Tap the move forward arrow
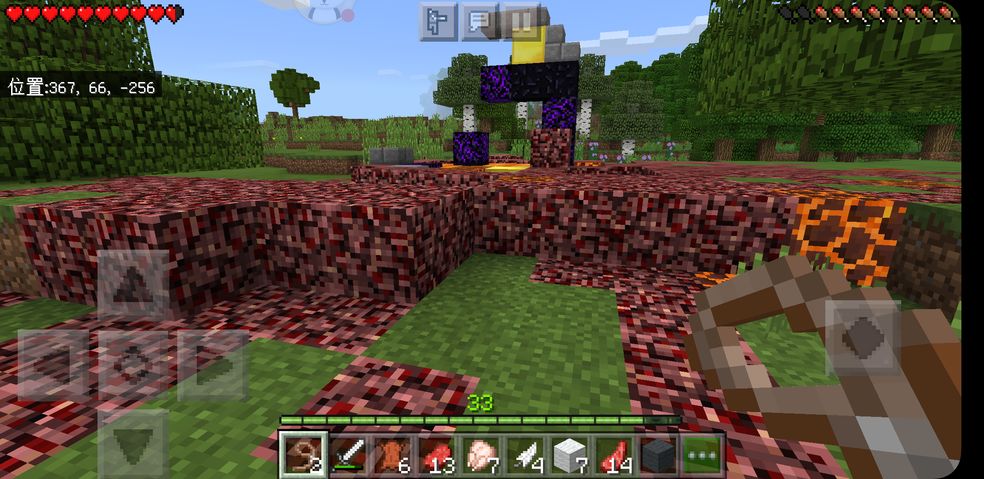 click(133, 285)
